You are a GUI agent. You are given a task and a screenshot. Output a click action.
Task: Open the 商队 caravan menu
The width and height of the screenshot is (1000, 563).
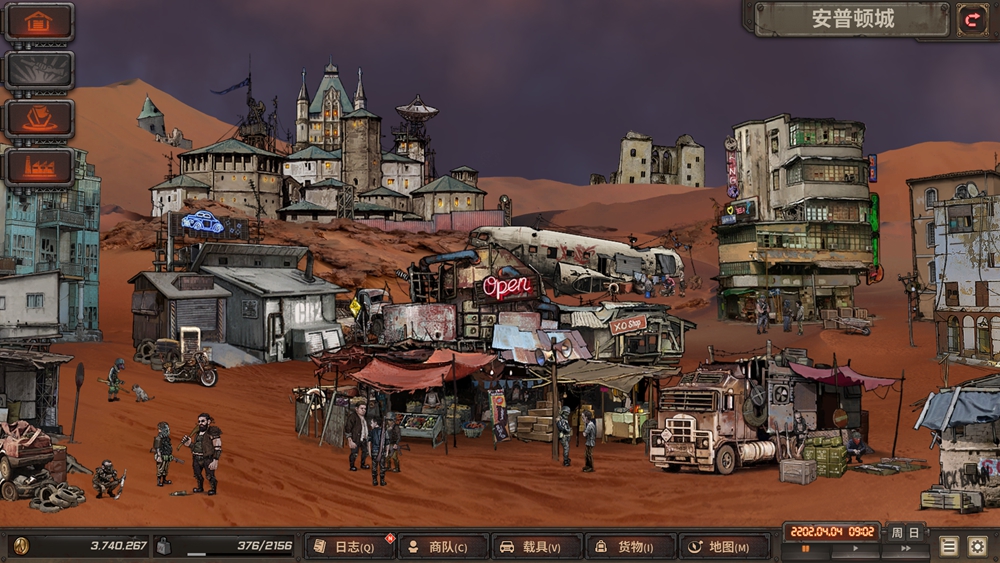tap(442, 547)
